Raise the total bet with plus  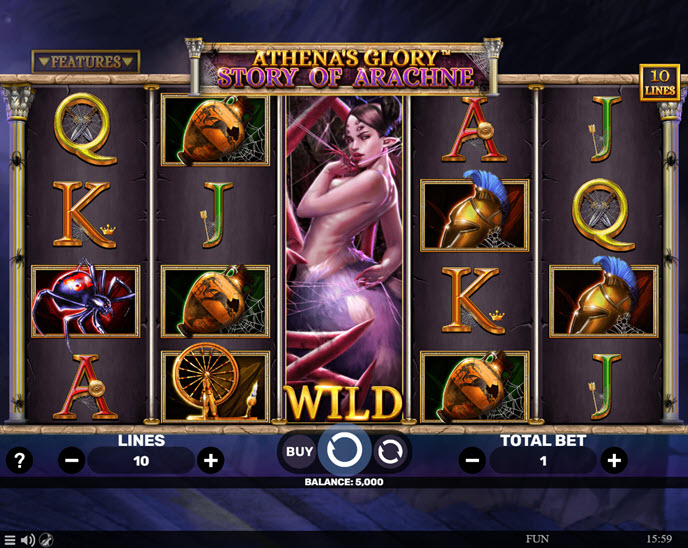(614, 461)
